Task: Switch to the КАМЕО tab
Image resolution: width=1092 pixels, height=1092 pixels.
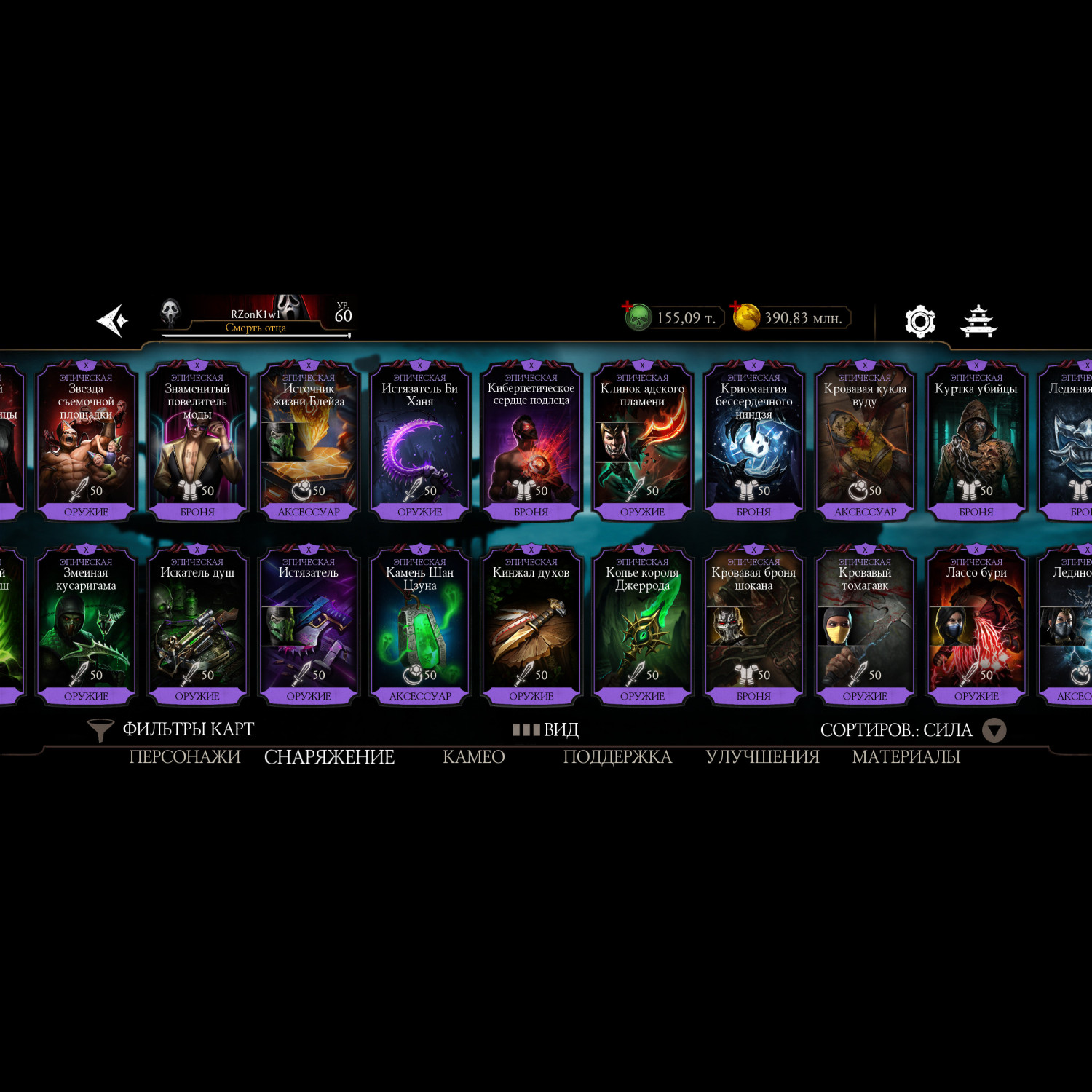Action: [x=473, y=757]
